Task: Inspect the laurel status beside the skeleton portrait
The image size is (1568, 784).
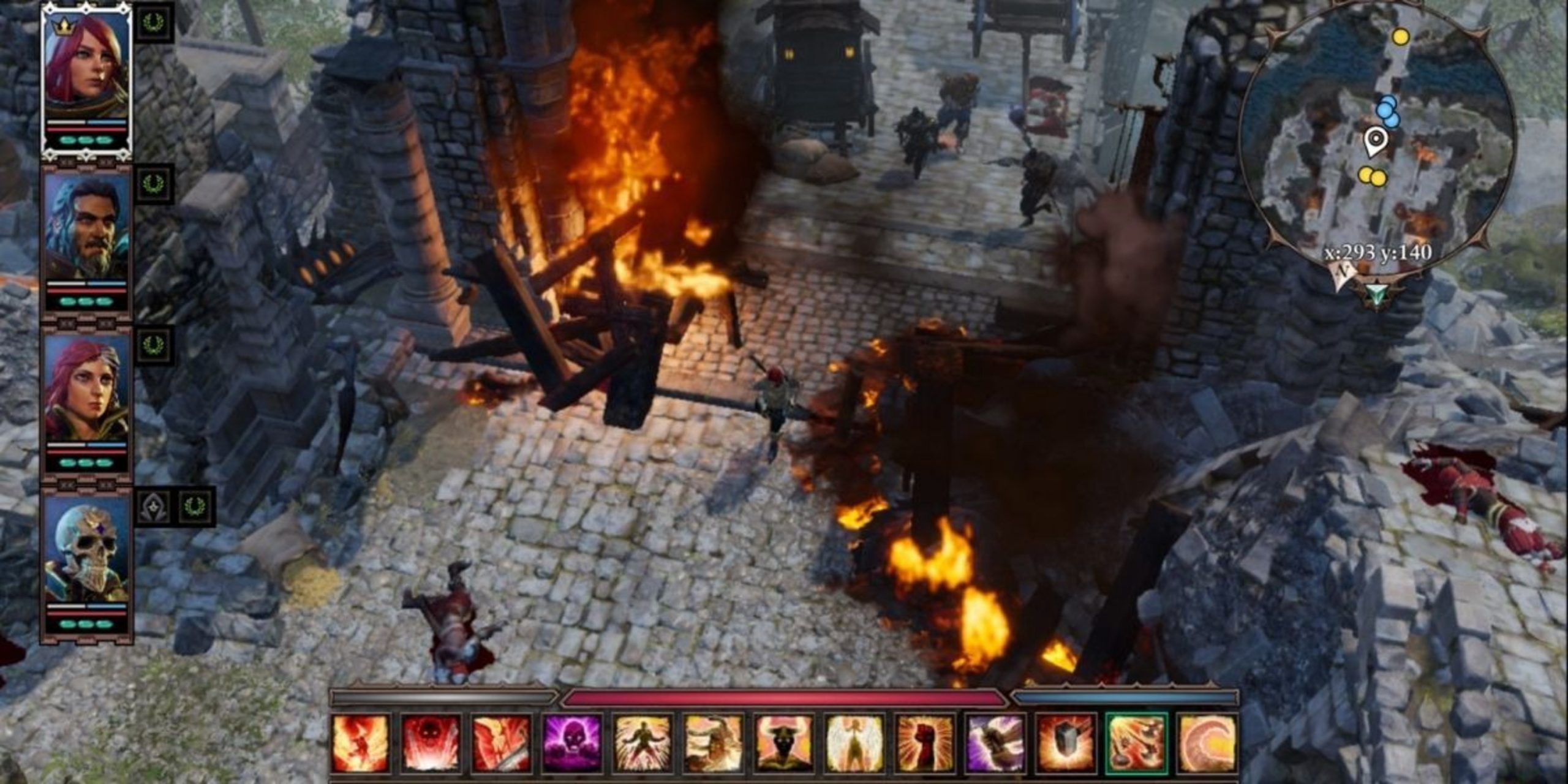Action: point(196,507)
